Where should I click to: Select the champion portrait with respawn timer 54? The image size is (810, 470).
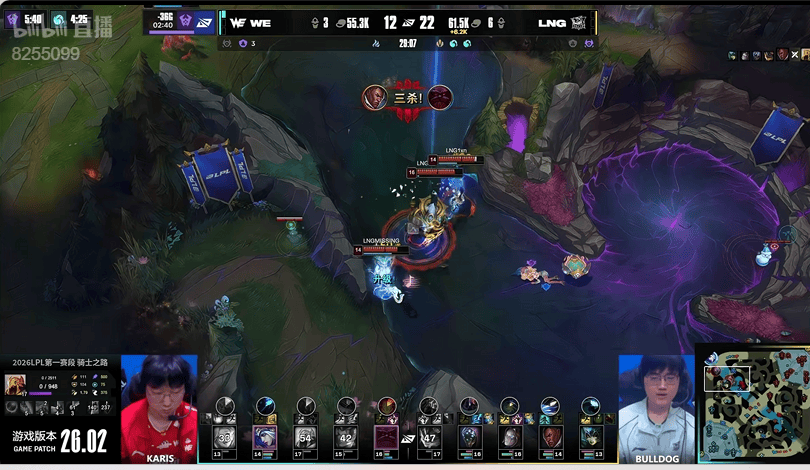(x=305, y=437)
